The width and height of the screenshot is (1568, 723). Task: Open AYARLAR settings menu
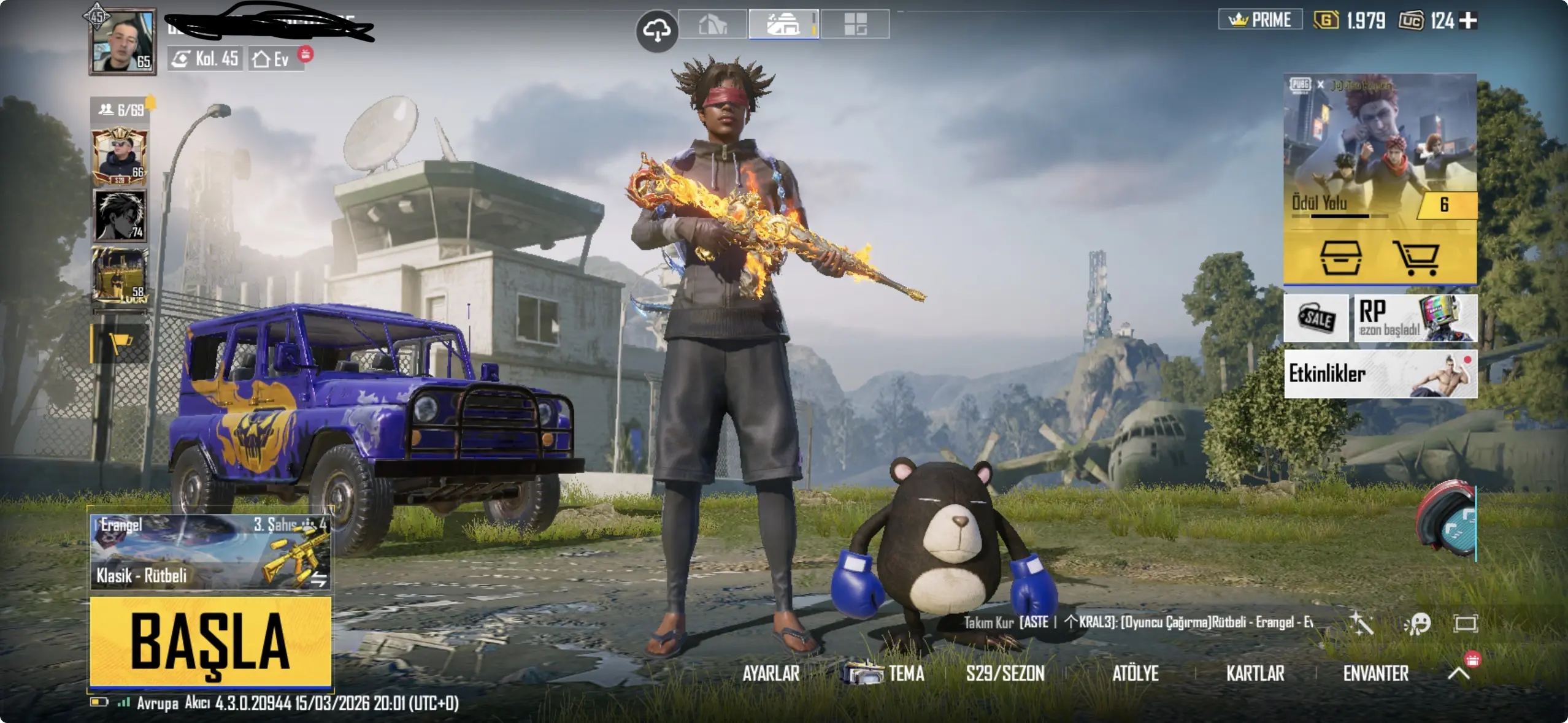[771, 673]
